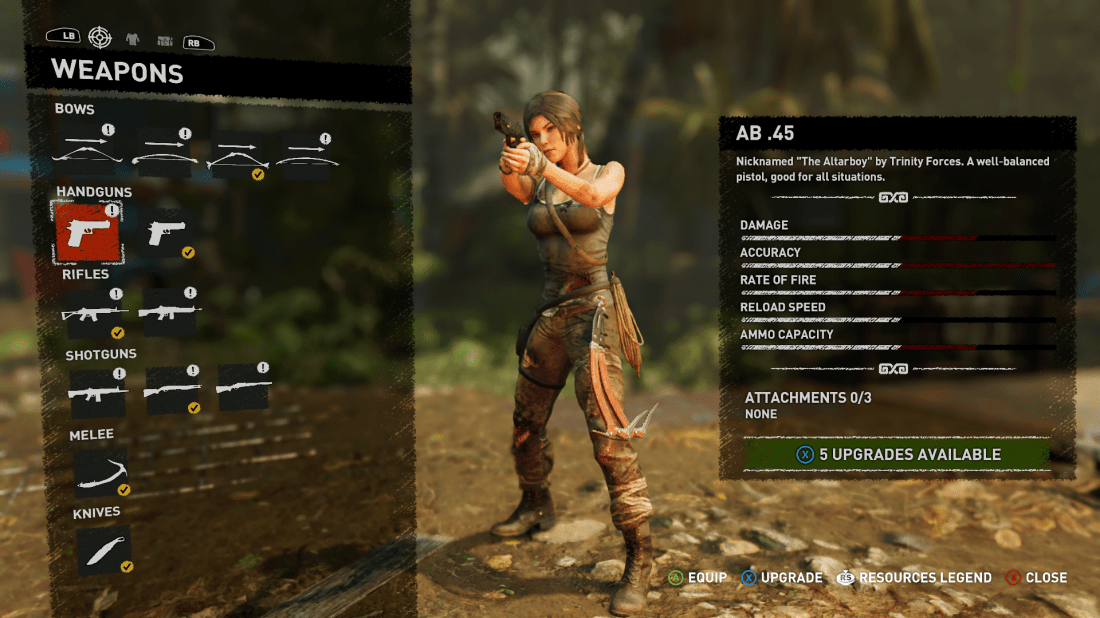Show the Resources Legend

(x=914, y=577)
